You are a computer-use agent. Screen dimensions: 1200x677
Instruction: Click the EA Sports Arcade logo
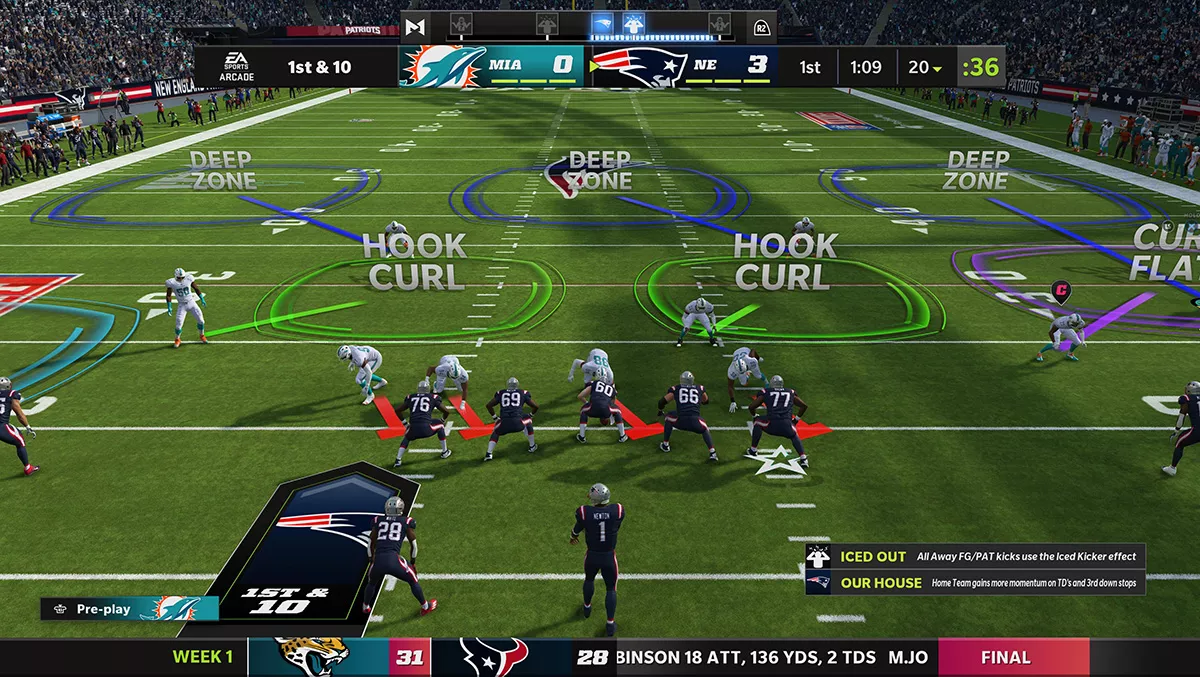236,67
